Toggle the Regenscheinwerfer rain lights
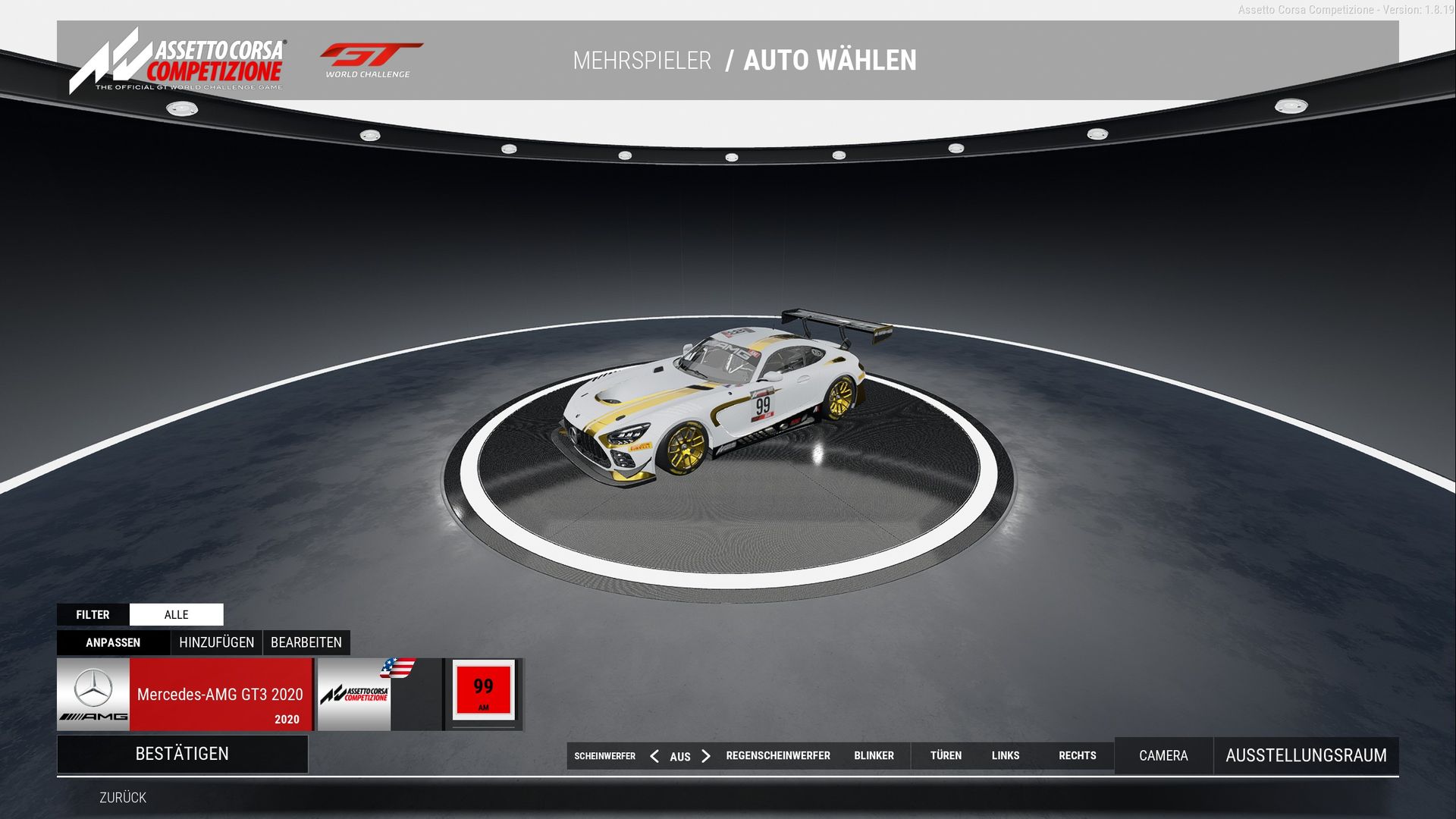The height and width of the screenshot is (819, 1456). pos(778,756)
